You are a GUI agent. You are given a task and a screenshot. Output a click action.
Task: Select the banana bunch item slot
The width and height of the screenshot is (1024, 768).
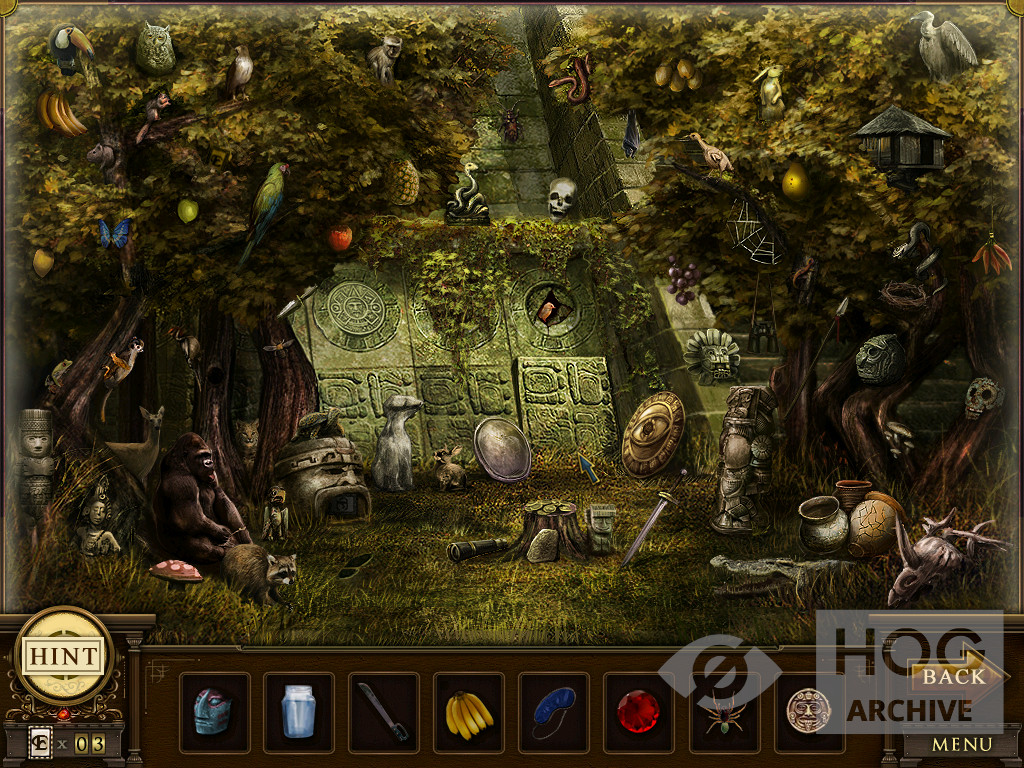pyautogui.click(x=469, y=712)
